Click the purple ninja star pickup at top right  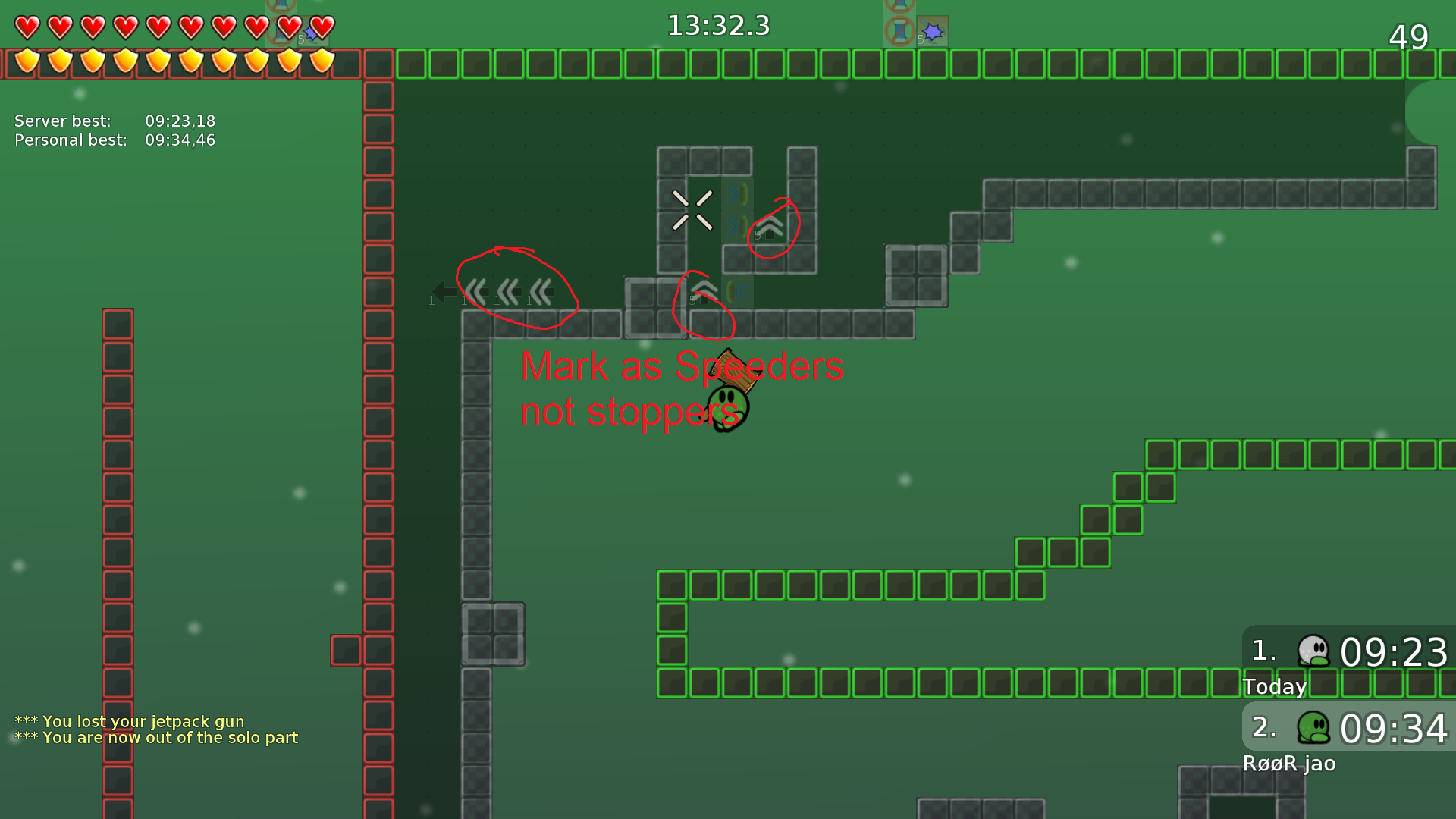tap(932, 30)
